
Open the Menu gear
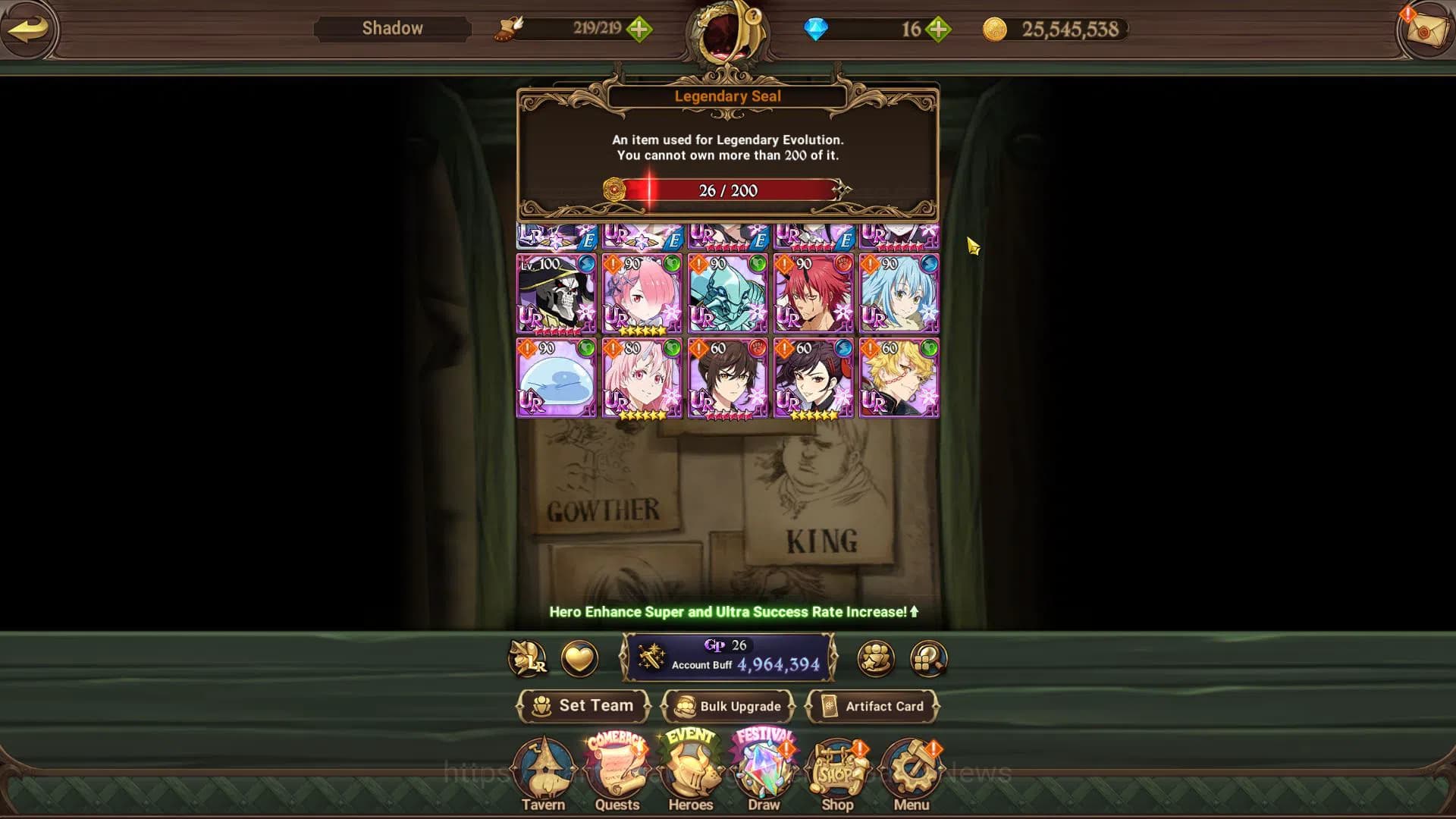tap(911, 768)
